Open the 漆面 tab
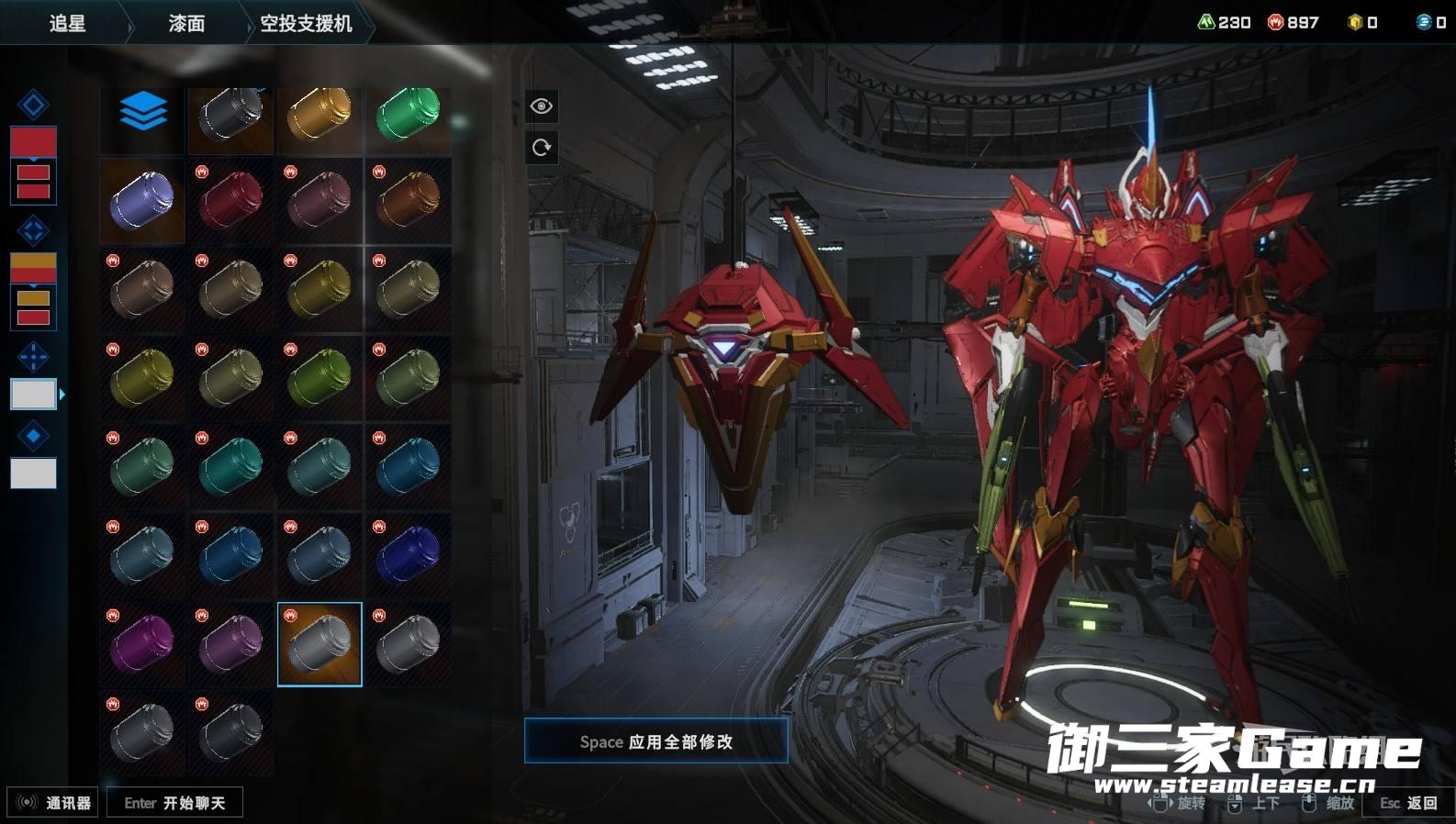This screenshot has height=824, width=1456. (186, 24)
